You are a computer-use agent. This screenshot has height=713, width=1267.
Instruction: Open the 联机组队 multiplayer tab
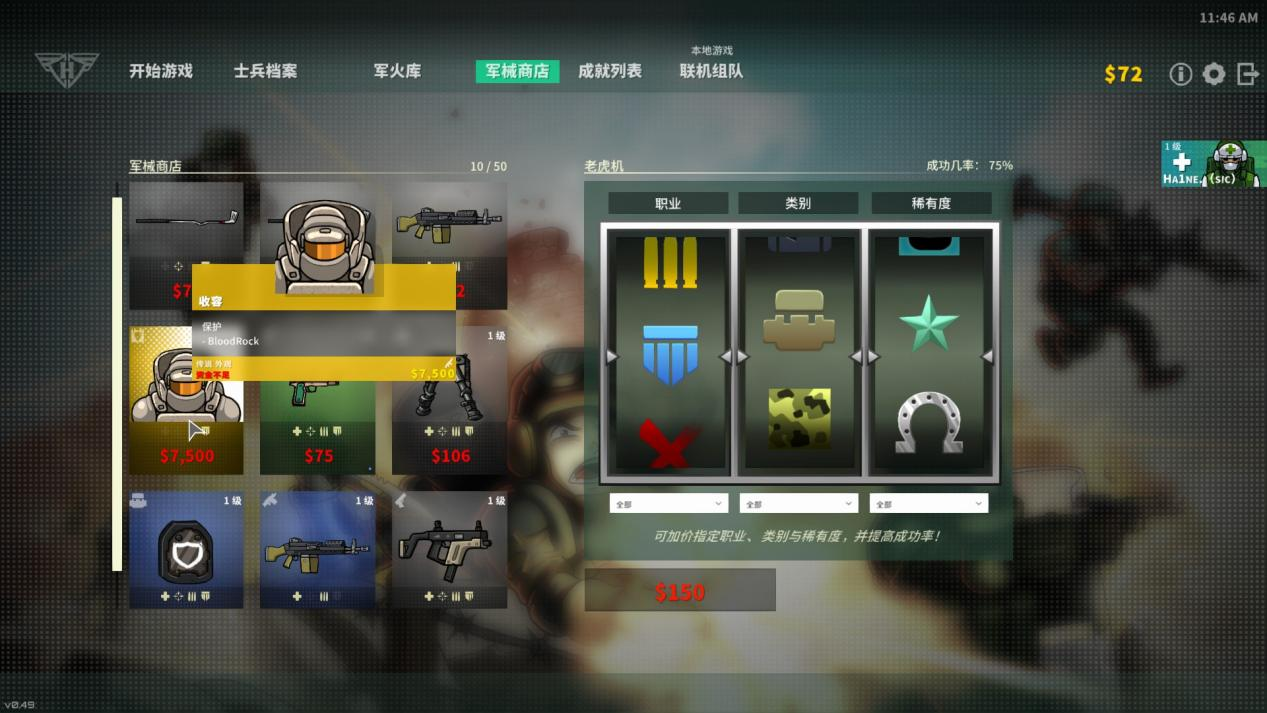(x=711, y=71)
